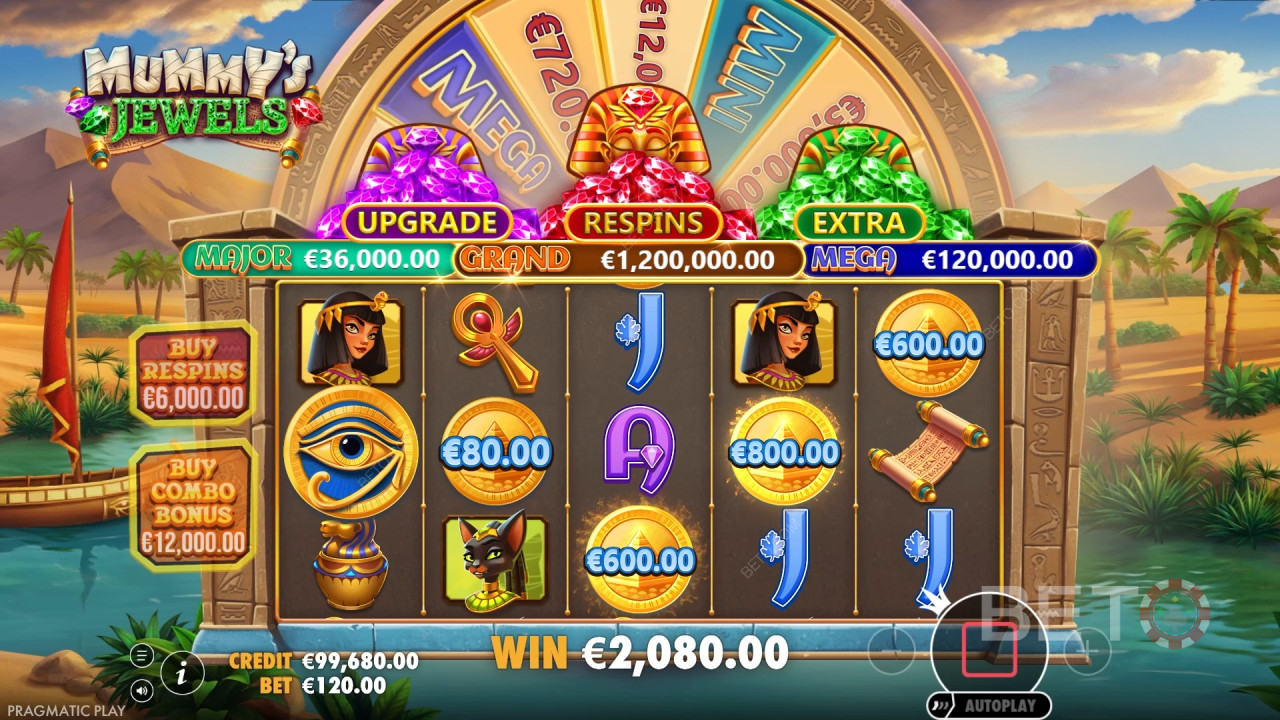Increase bet with the plus control
This screenshot has height=720, width=1280.
1087,648
